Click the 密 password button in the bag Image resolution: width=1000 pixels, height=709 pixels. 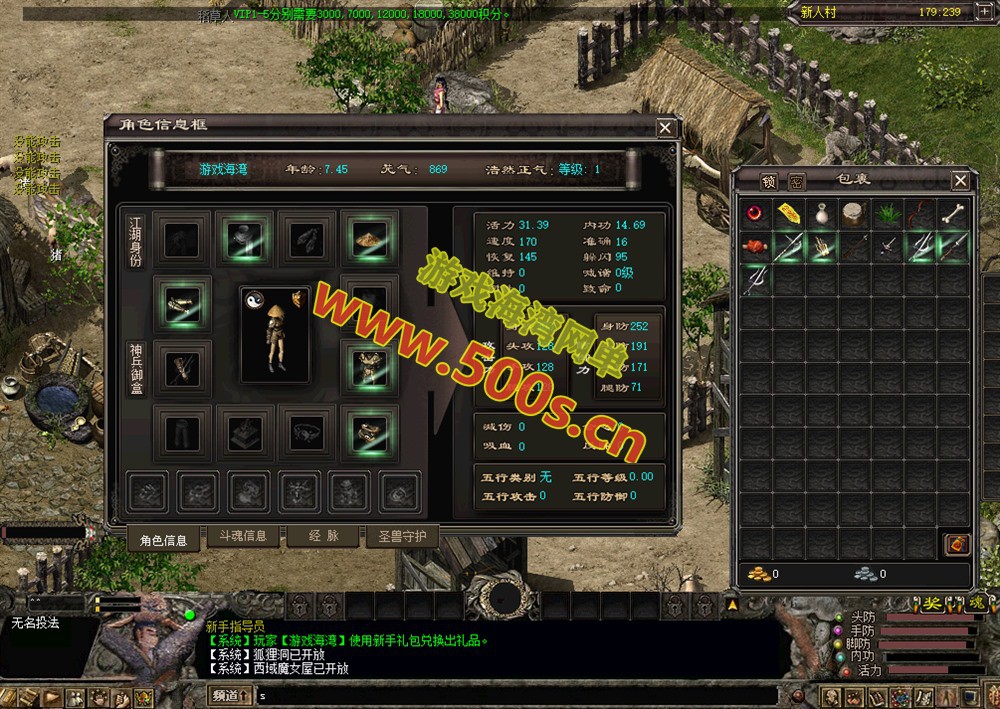(795, 181)
